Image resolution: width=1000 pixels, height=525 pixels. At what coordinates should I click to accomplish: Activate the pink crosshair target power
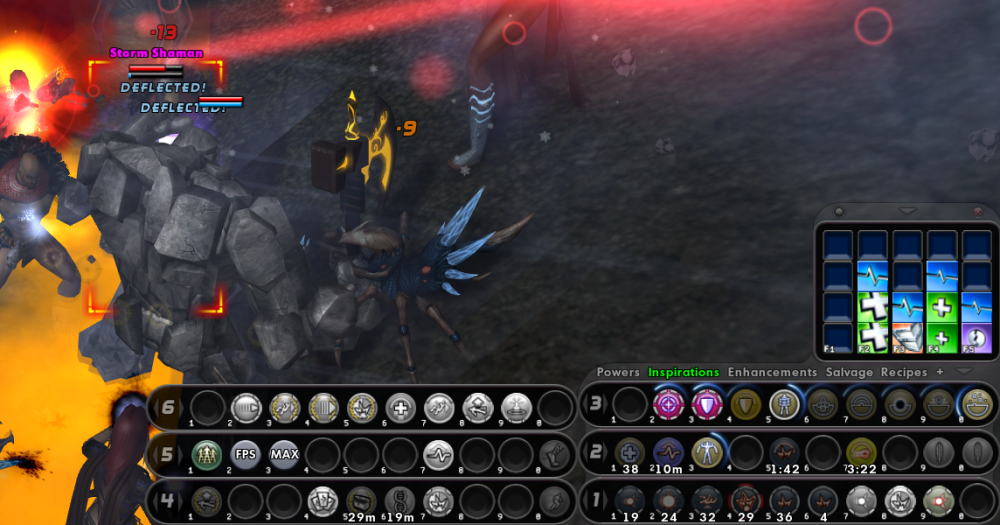[x=668, y=404]
